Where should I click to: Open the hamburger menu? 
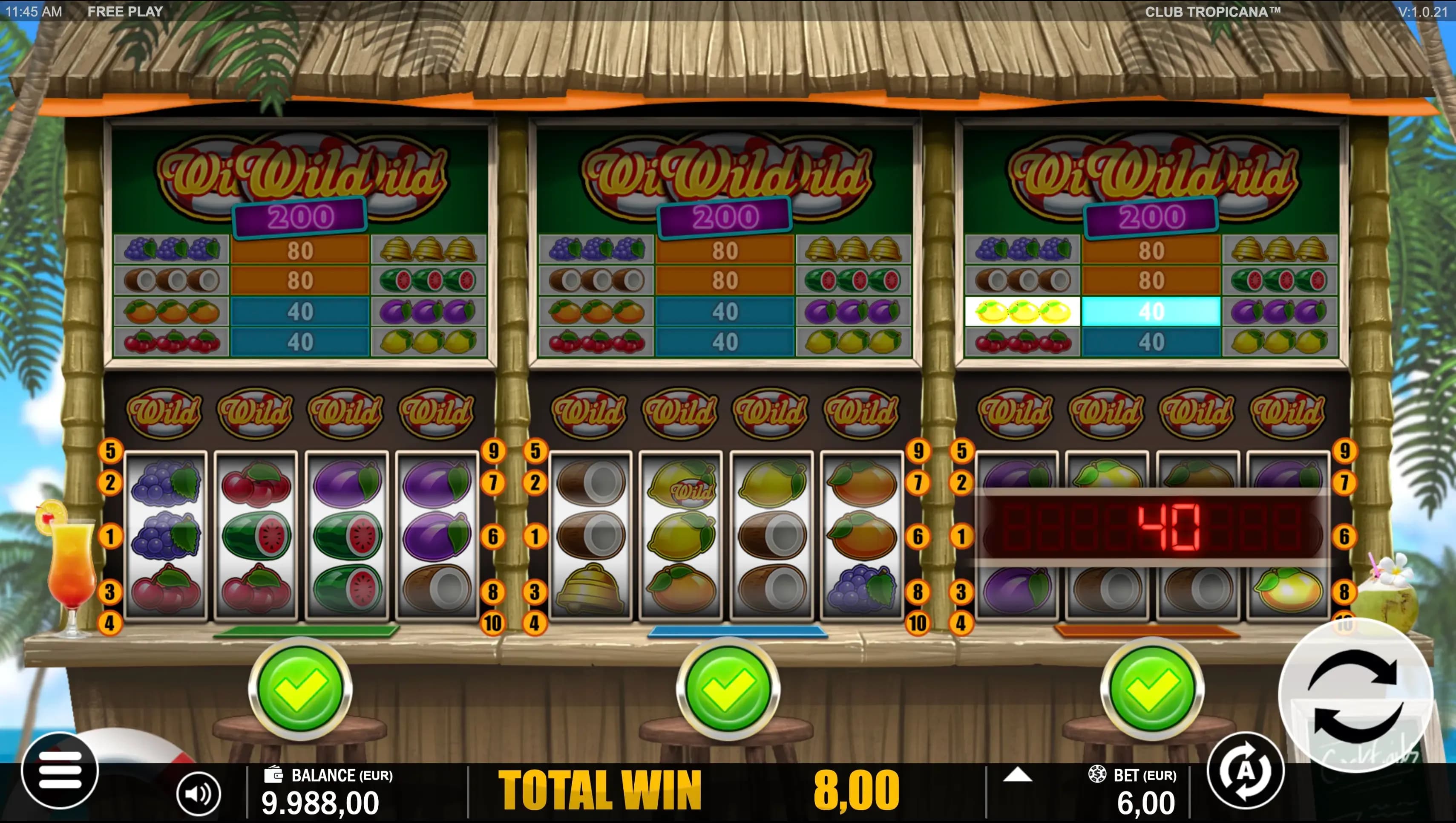tap(59, 771)
